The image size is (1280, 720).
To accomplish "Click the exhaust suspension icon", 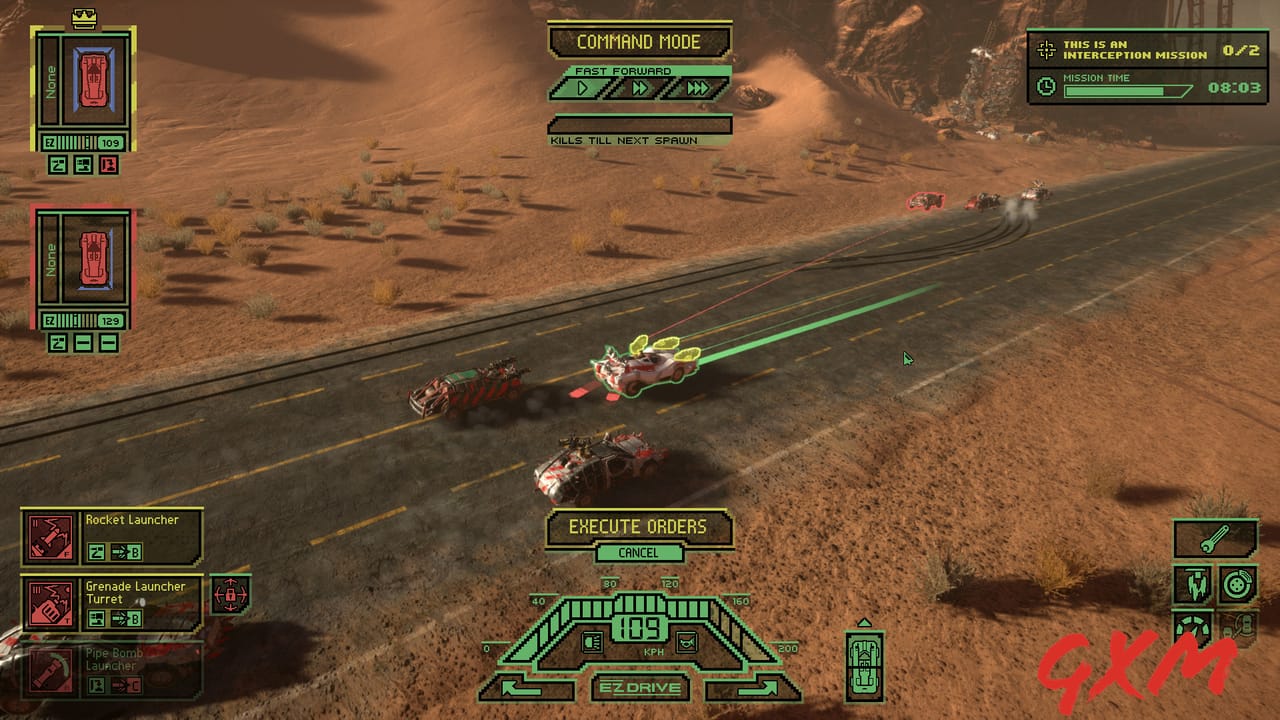I will pos(1196,583).
